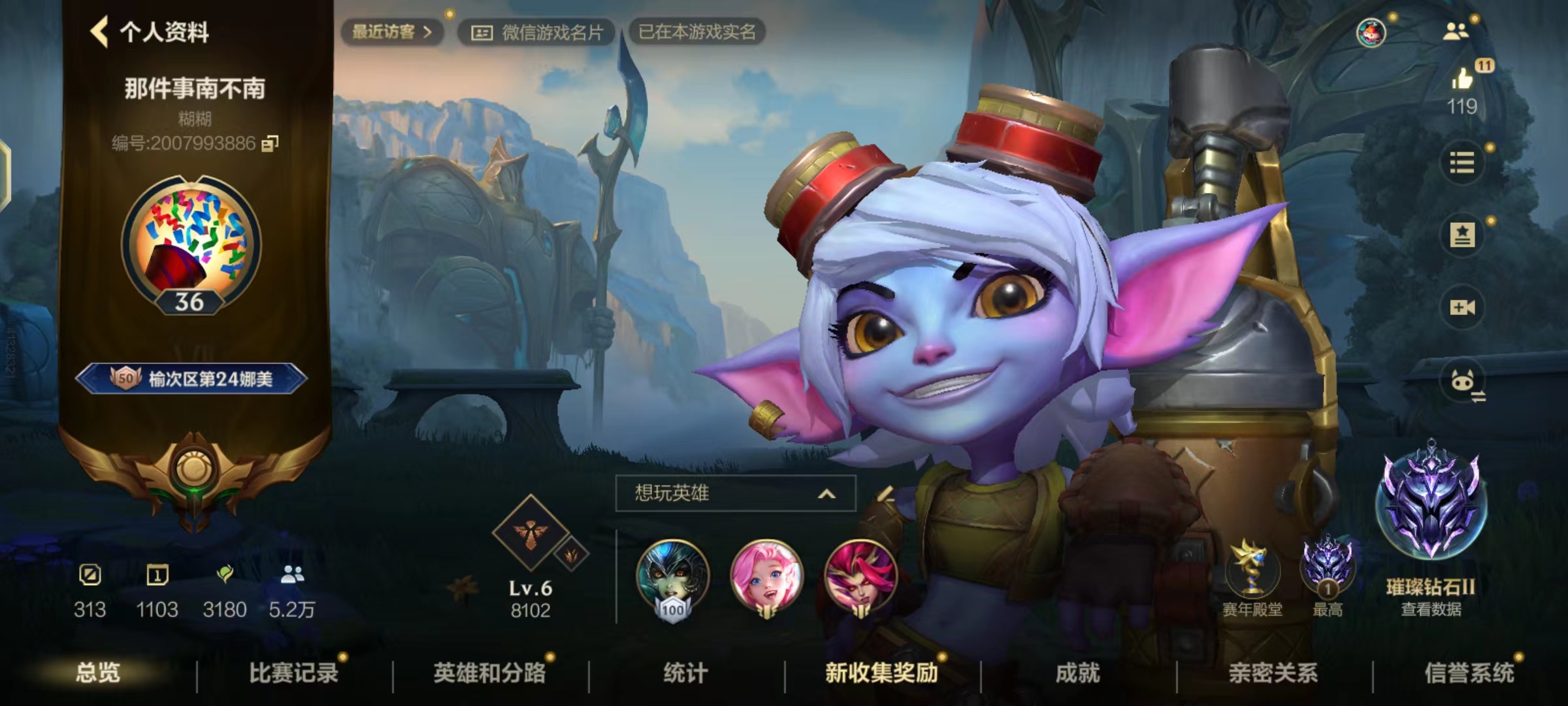
Task: Click the confetti profile avatar
Action: (191, 243)
